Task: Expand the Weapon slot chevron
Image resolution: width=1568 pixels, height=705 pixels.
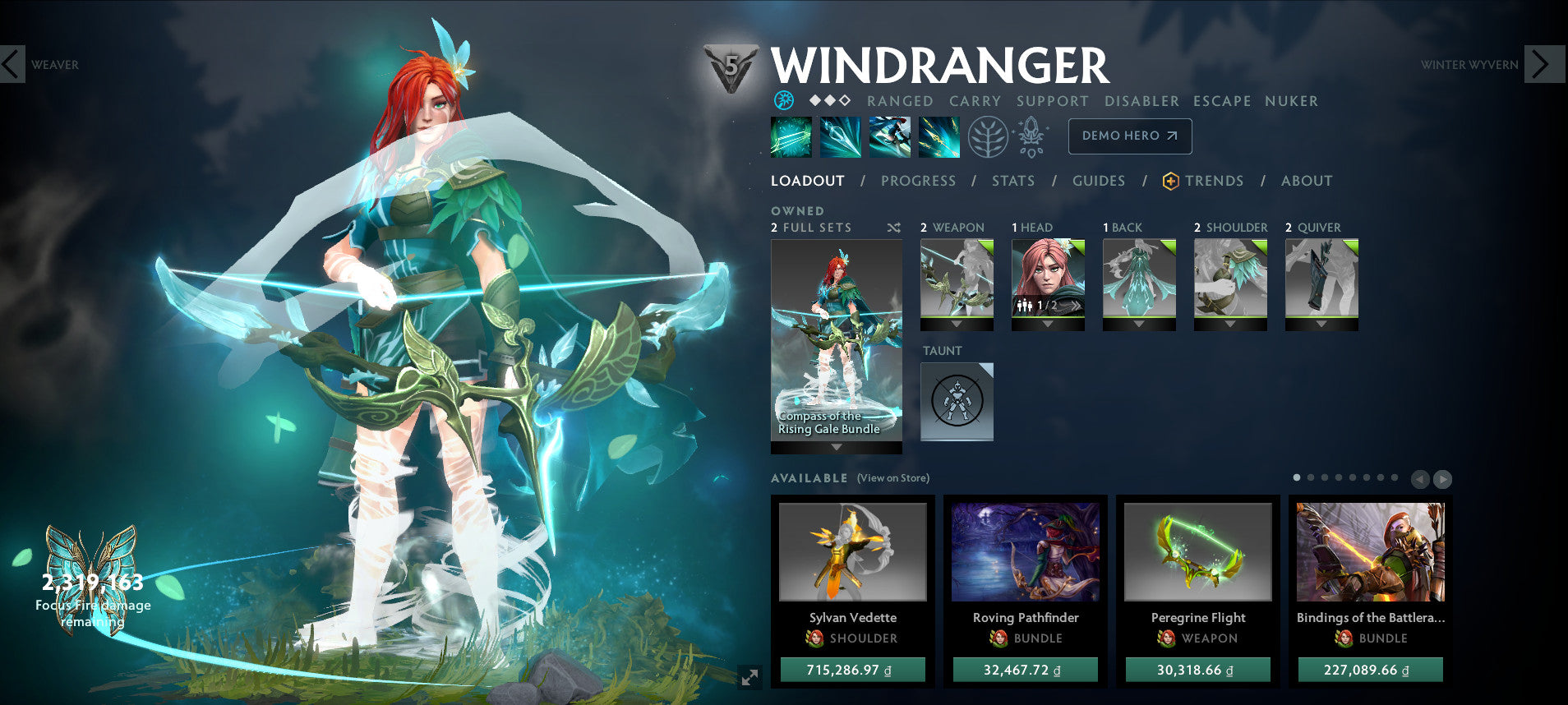Action: (x=956, y=324)
